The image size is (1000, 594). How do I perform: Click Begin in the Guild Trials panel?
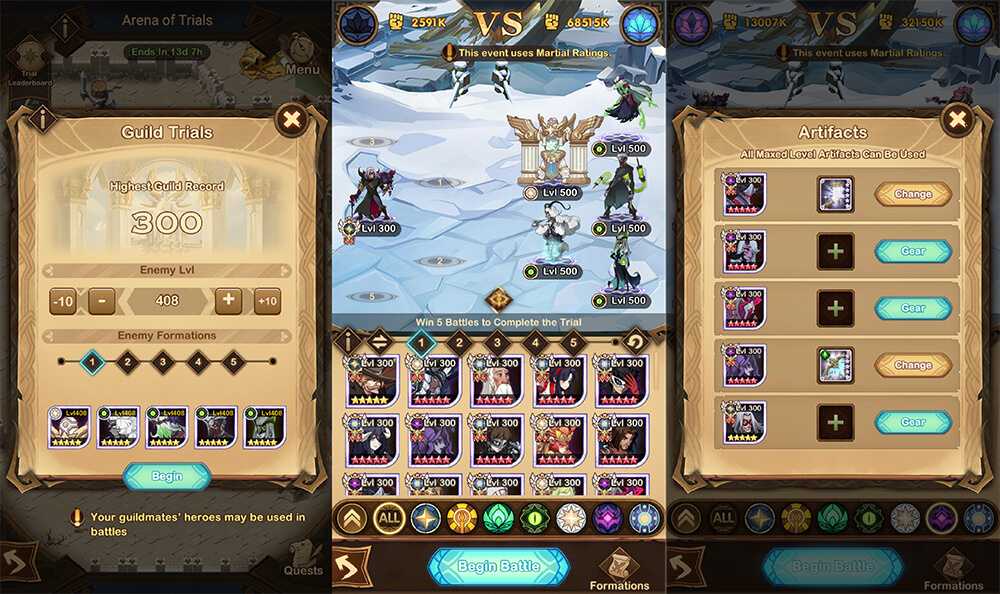(x=167, y=476)
